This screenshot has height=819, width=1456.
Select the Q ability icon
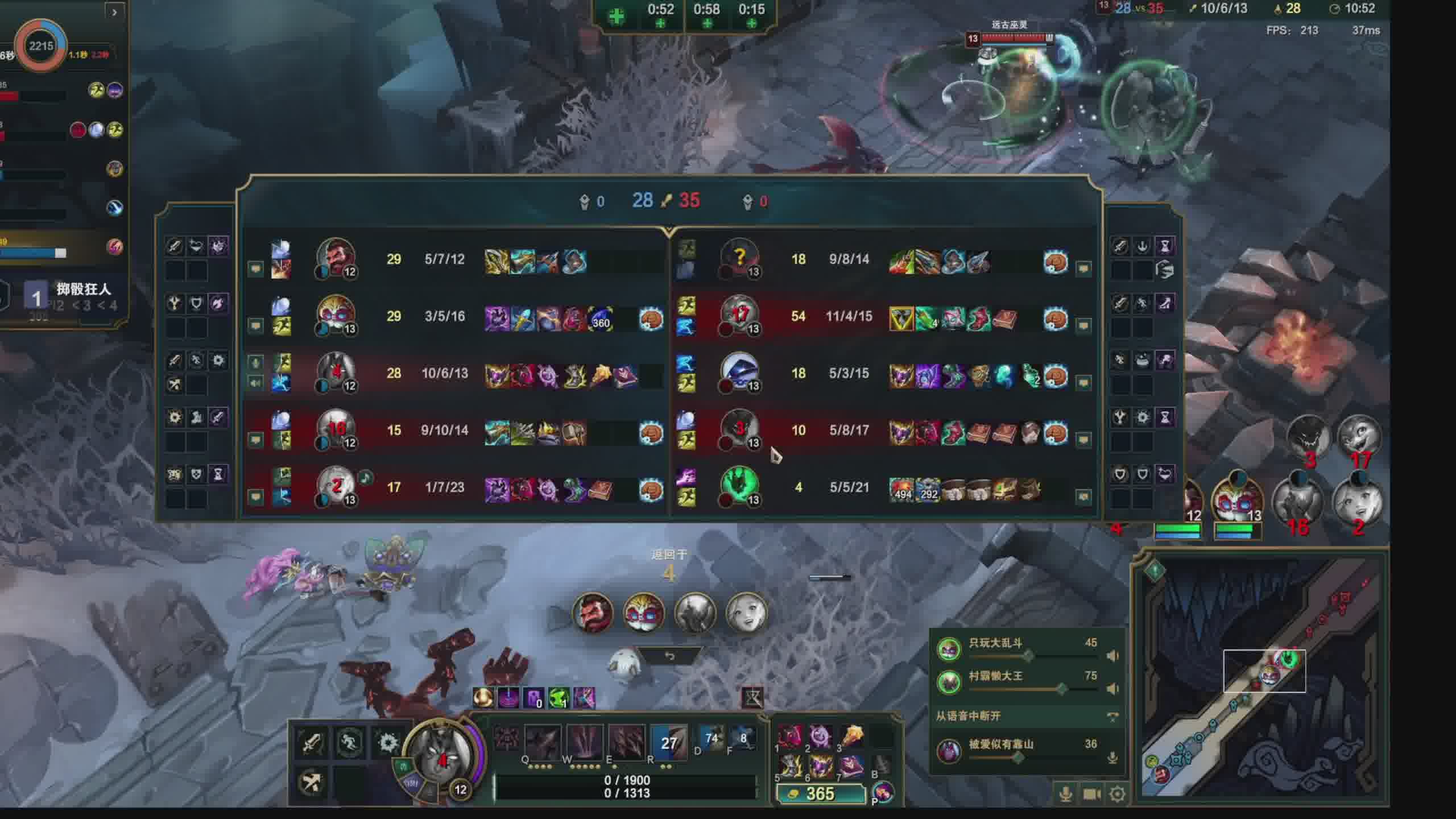click(542, 742)
